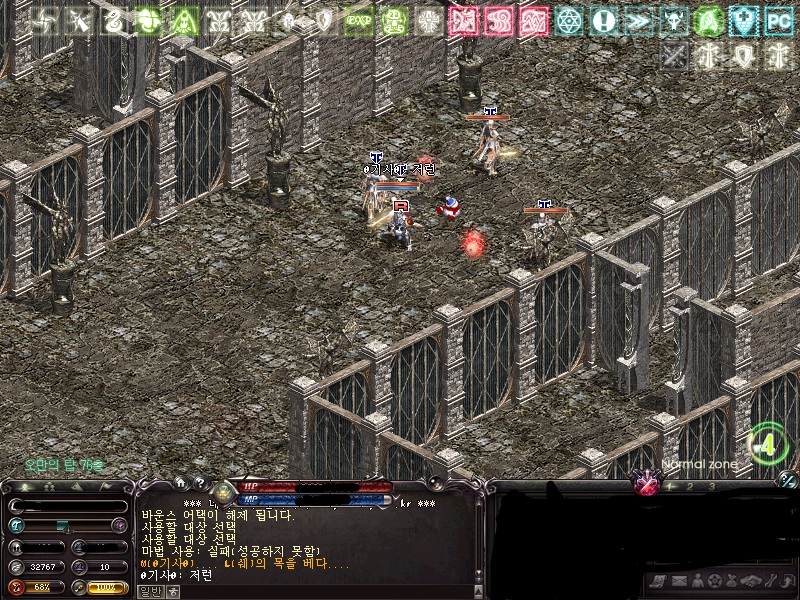The width and height of the screenshot is (800, 600).
Task: Click the chat scrollbar down arrow
Action: click(x=480, y=580)
